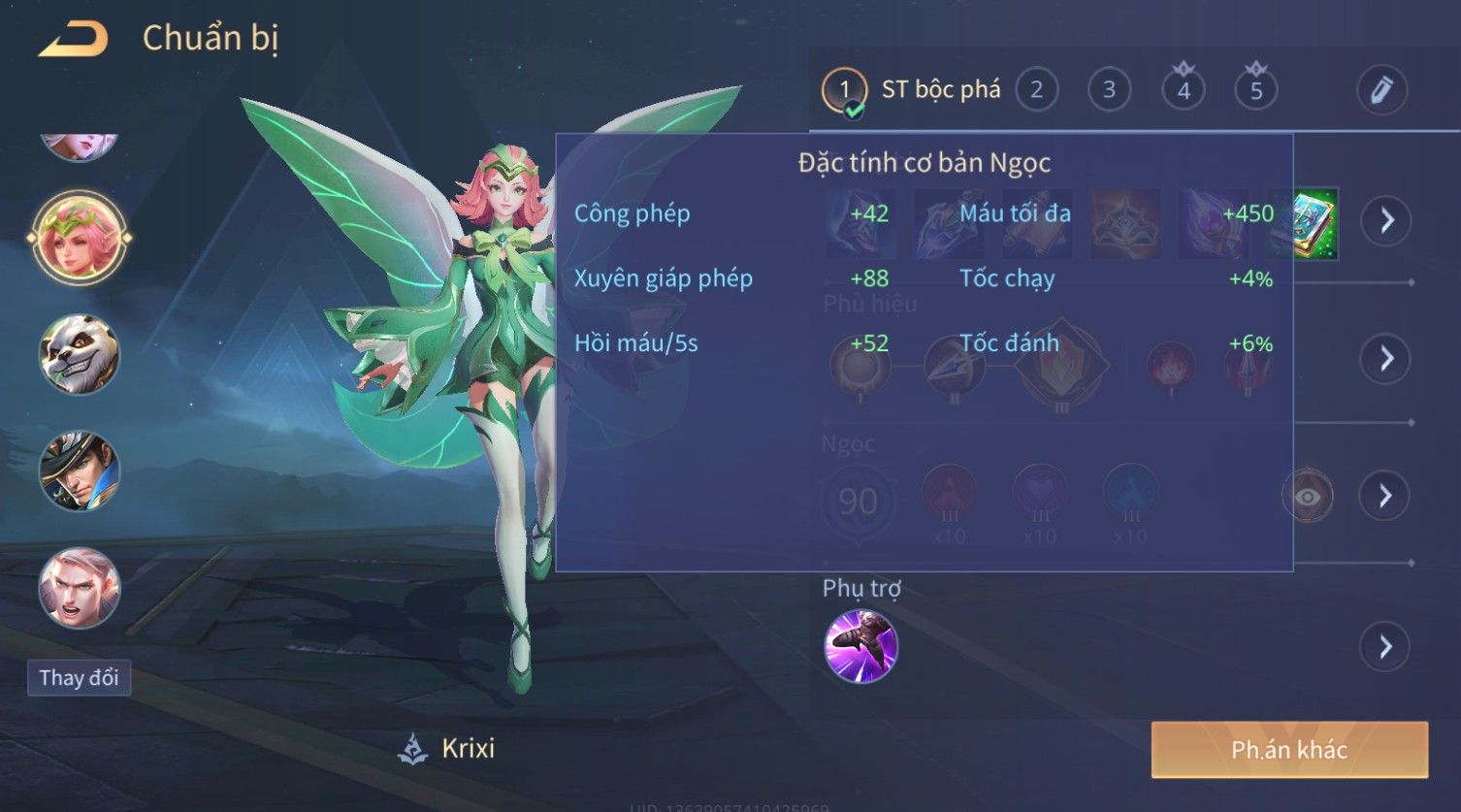This screenshot has width=1461, height=812.
Task: Select the purple Phụ trợ spell icon
Action: 860,646
